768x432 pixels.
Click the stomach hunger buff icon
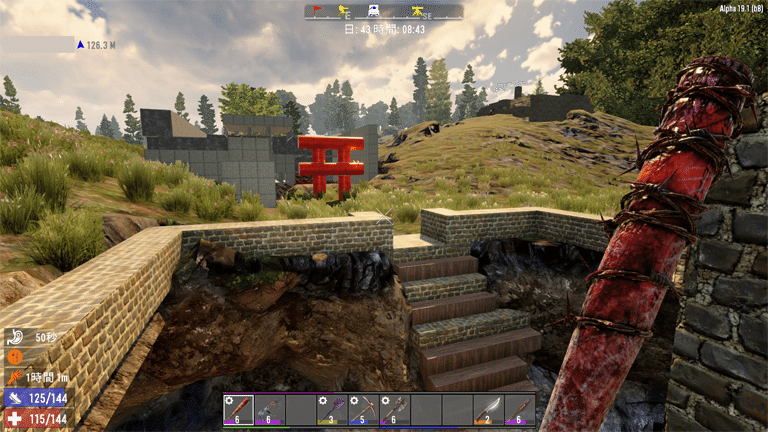(x=17, y=337)
